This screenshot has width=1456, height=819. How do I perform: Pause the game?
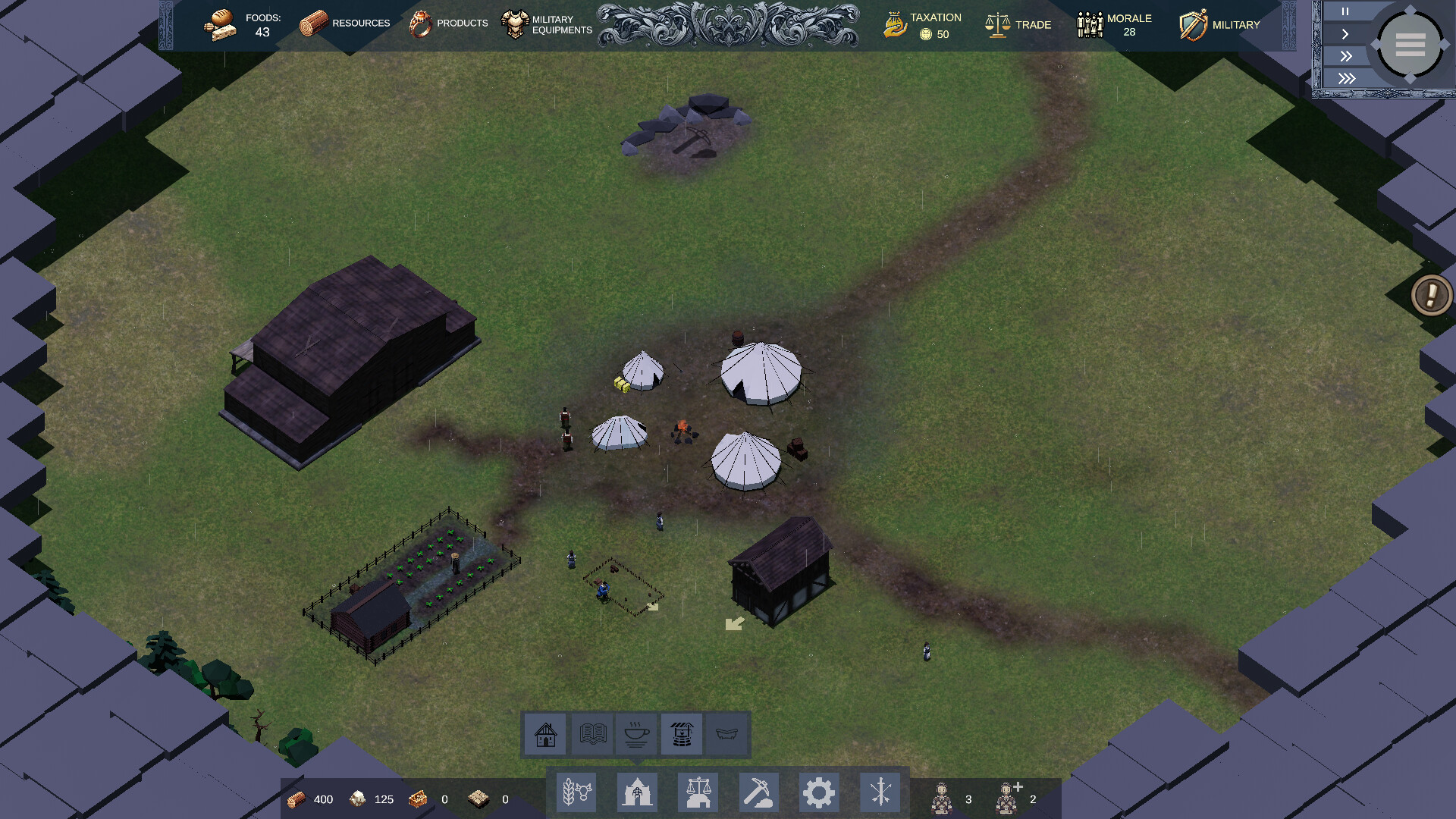click(1345, 11)
